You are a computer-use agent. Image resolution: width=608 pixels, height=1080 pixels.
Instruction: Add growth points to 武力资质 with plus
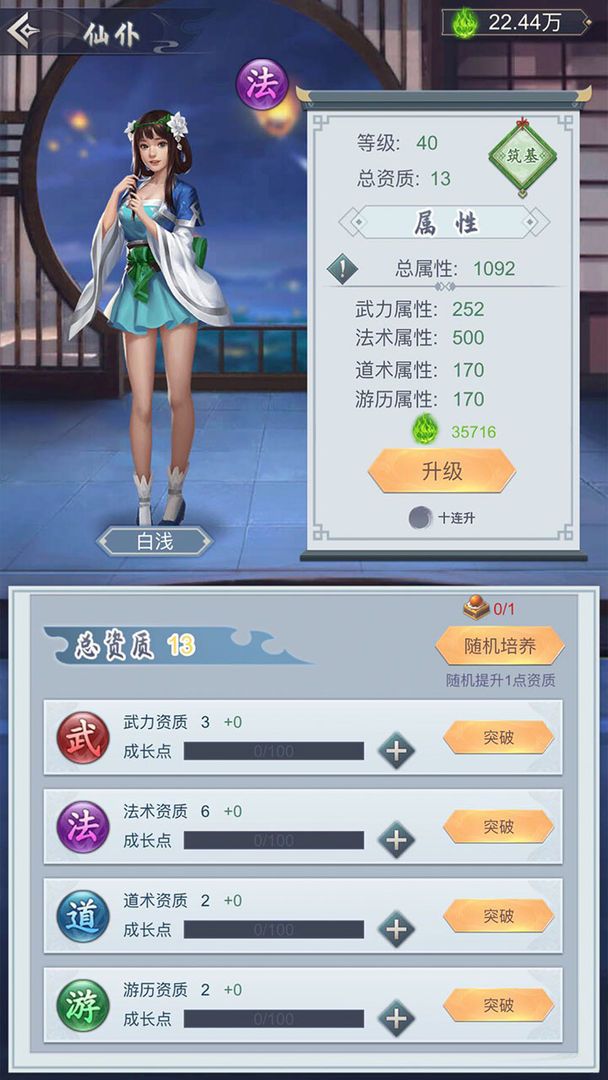396,750
